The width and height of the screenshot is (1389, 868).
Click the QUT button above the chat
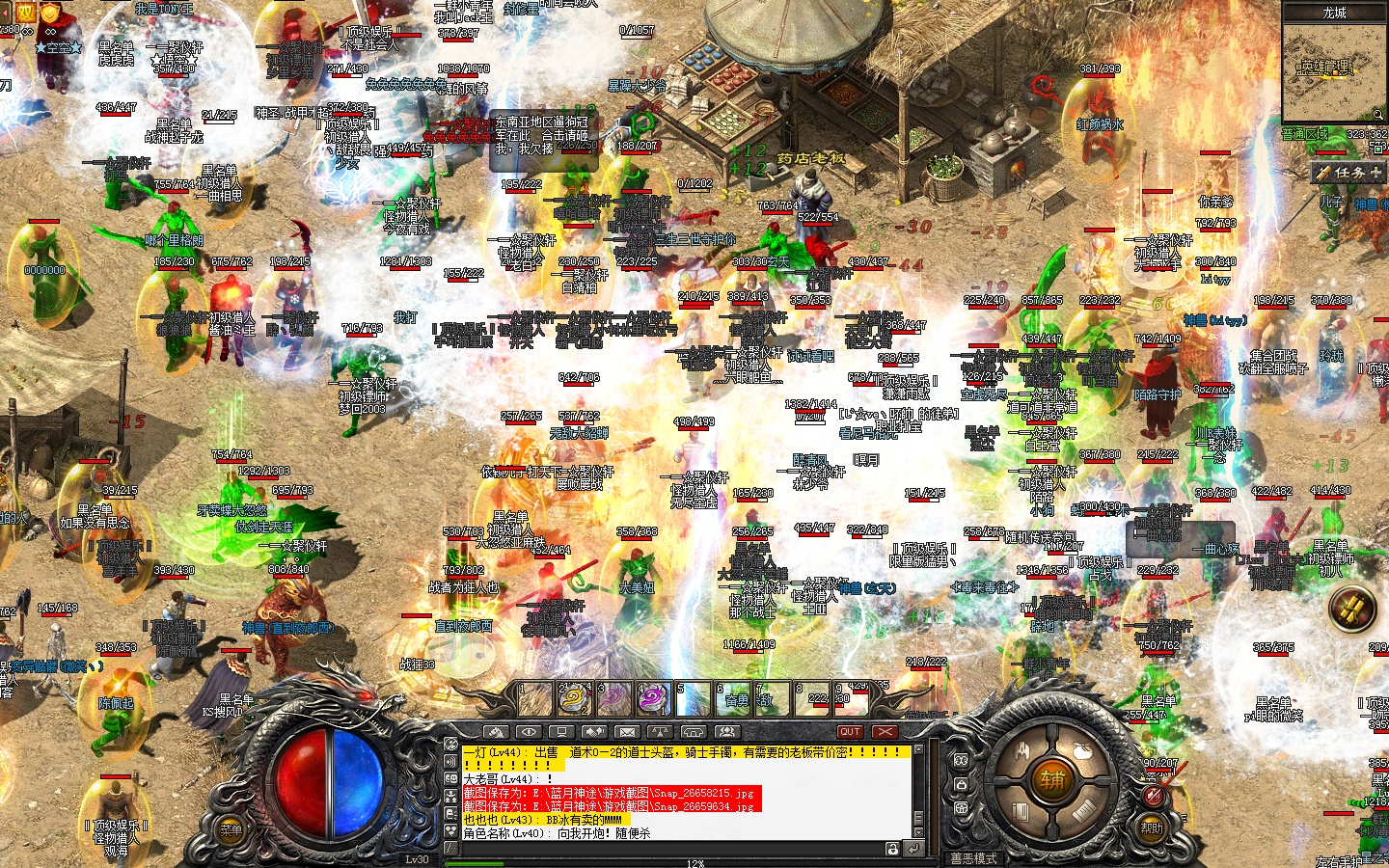click(850, 732)
